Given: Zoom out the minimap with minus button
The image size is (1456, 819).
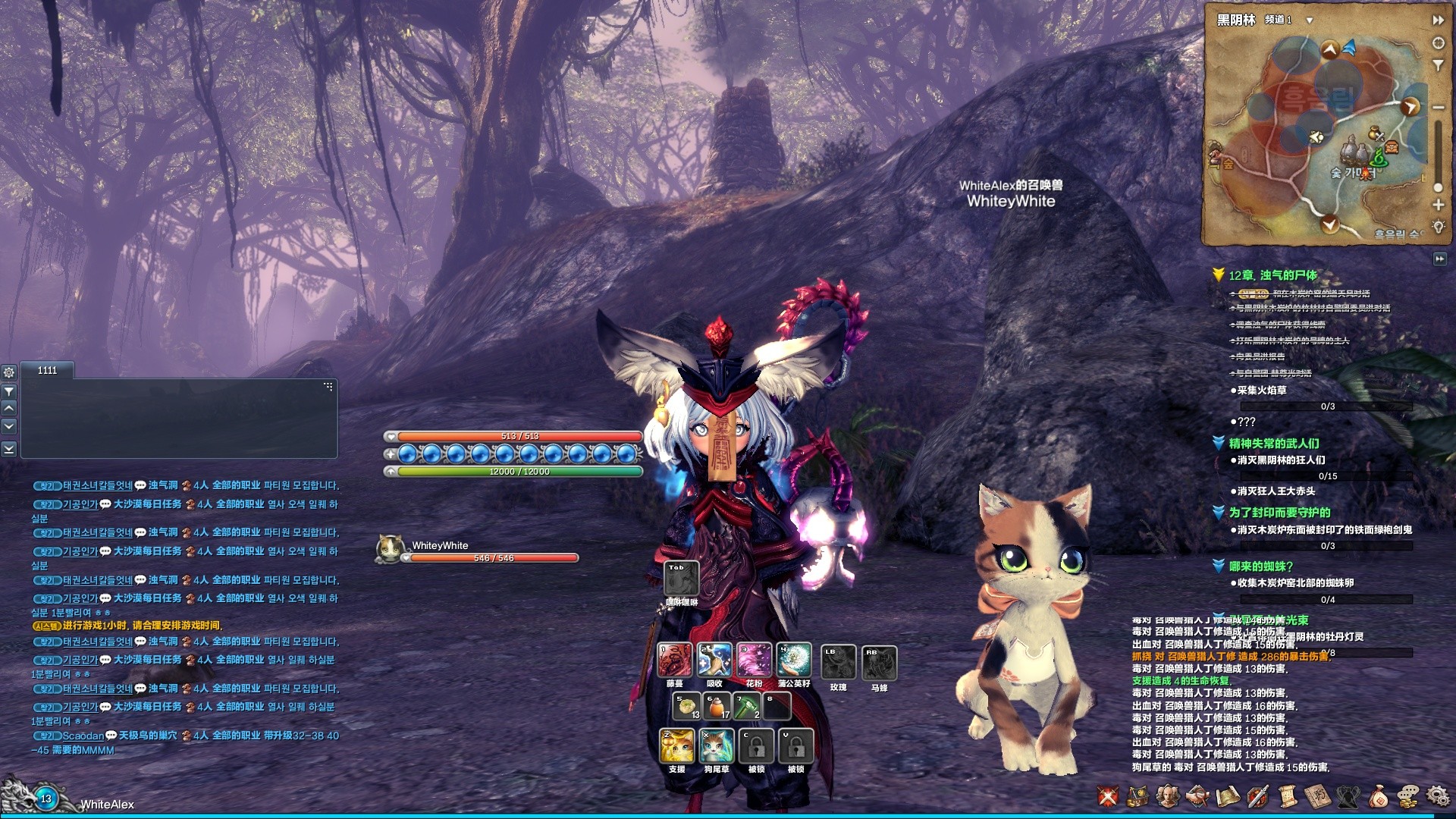Looking at the screenshot, I should click(x=1438, y=108).
